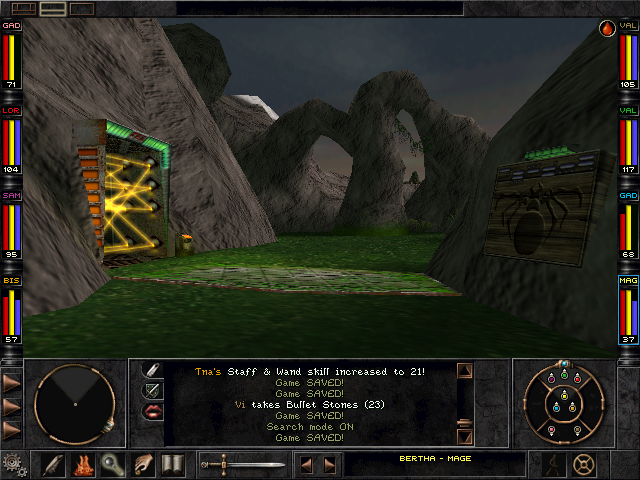Select next character with right arrow
This screenshot has height=480, width=640.
pos(330,465)
